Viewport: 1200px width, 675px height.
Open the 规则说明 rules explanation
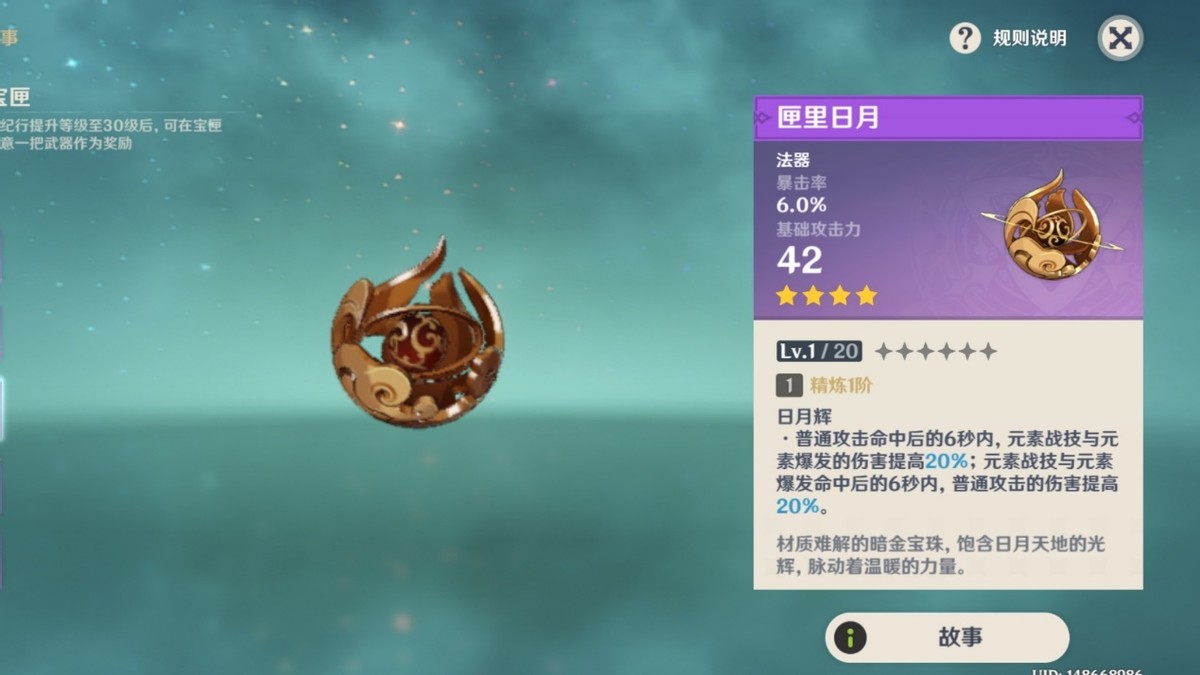pos(1009,39)
